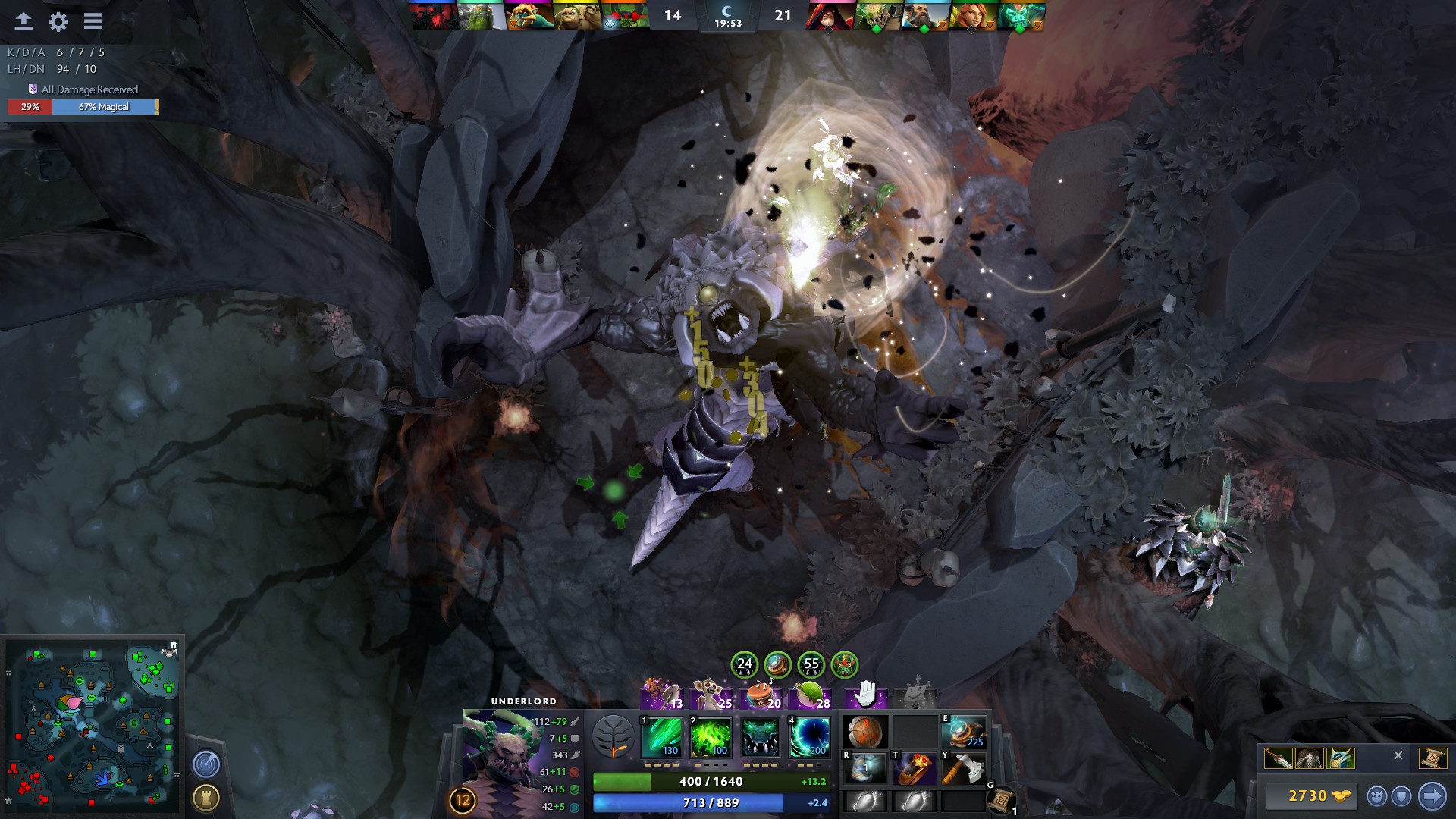The width and height of the screenshot is (1456, 819).
Task: Open the shop with the gold button
Action: click(1310, 795)
